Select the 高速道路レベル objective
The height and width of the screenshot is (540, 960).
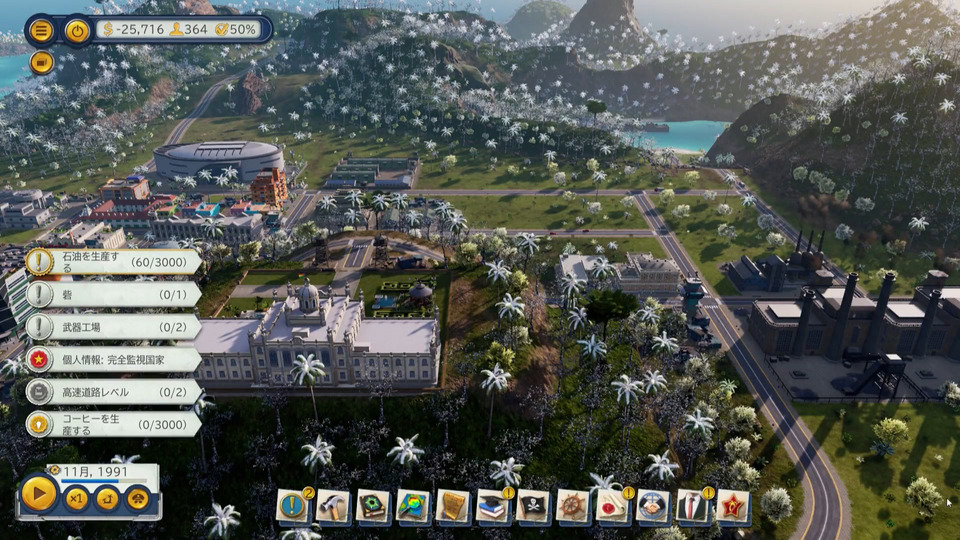pyautogui.click(x=112, y=391)
